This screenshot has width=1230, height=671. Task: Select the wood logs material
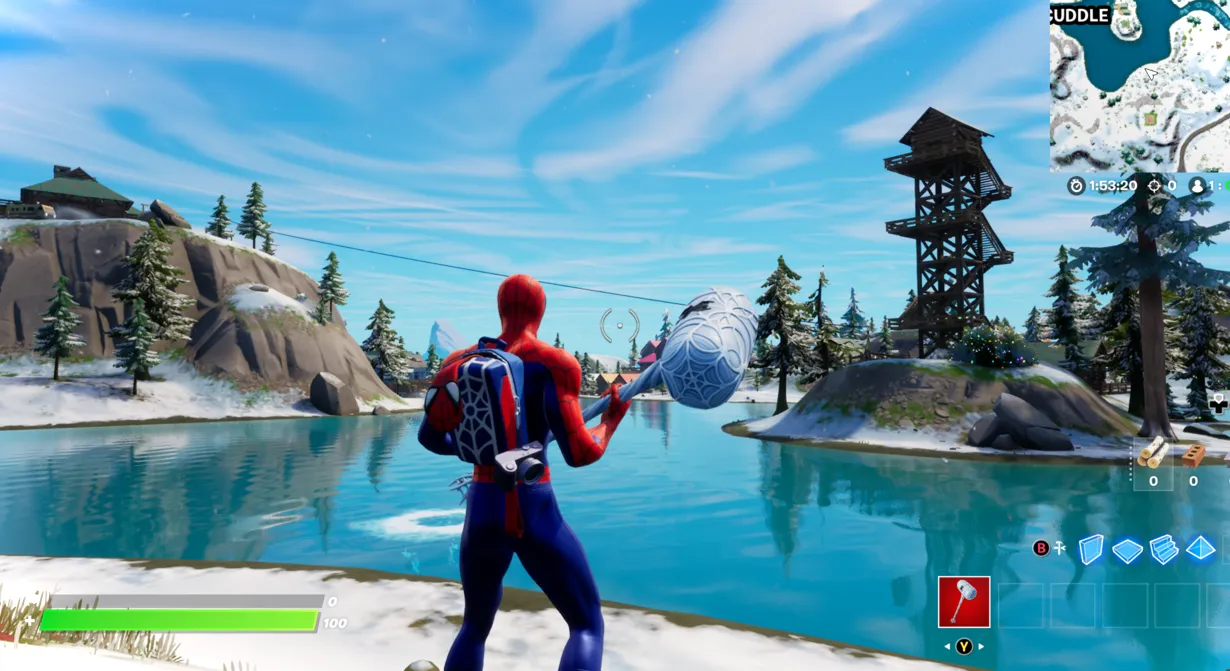tap(1153, 453)
